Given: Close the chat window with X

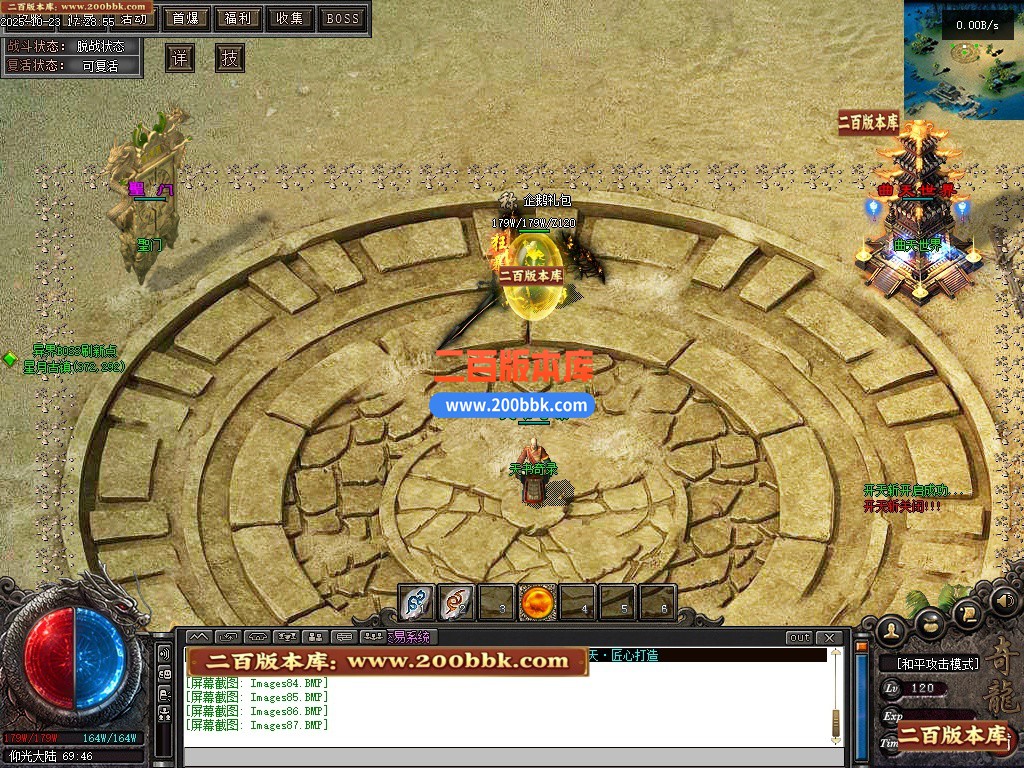Looking at the screenshot, I should click(829, 638).
